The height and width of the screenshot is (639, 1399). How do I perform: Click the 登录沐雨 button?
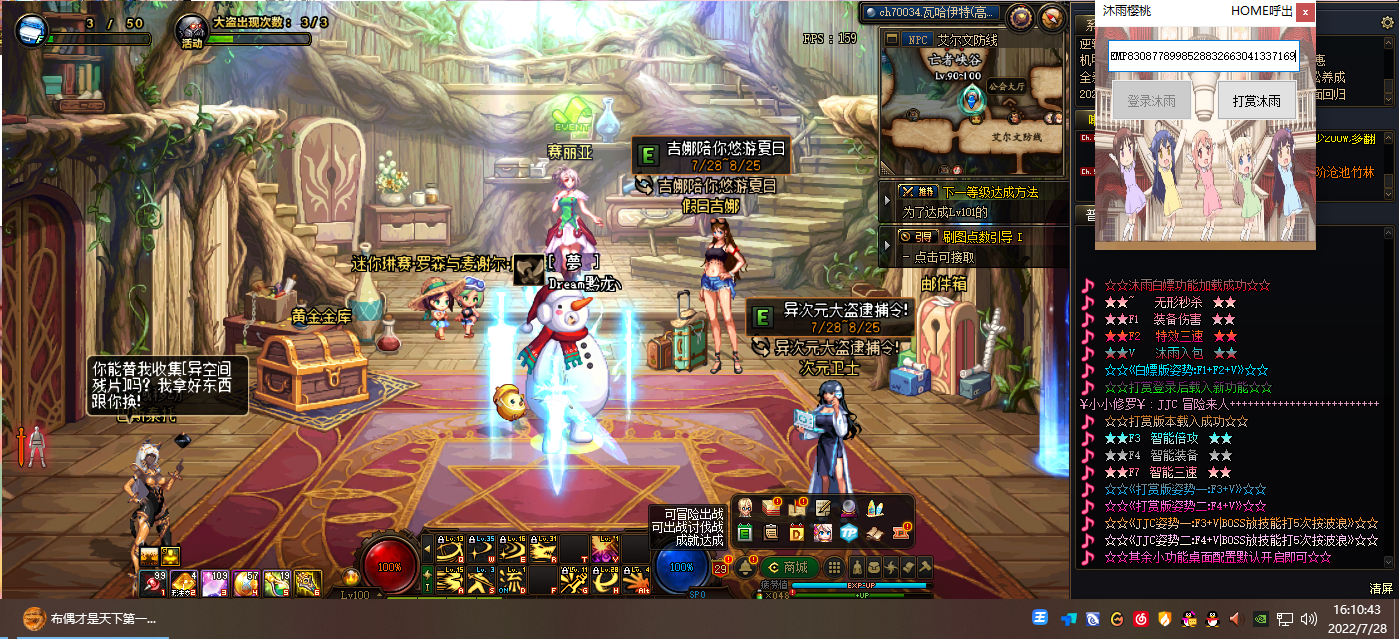[1151, 100]
